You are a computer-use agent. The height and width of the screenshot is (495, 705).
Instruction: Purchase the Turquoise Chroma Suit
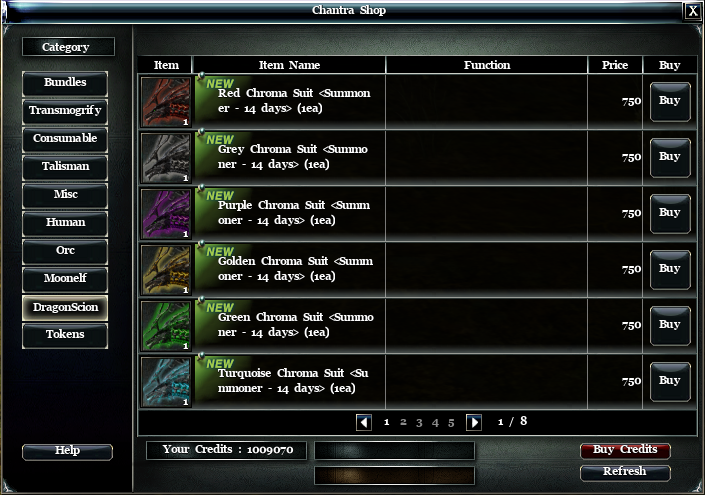(x=670, y=381)
